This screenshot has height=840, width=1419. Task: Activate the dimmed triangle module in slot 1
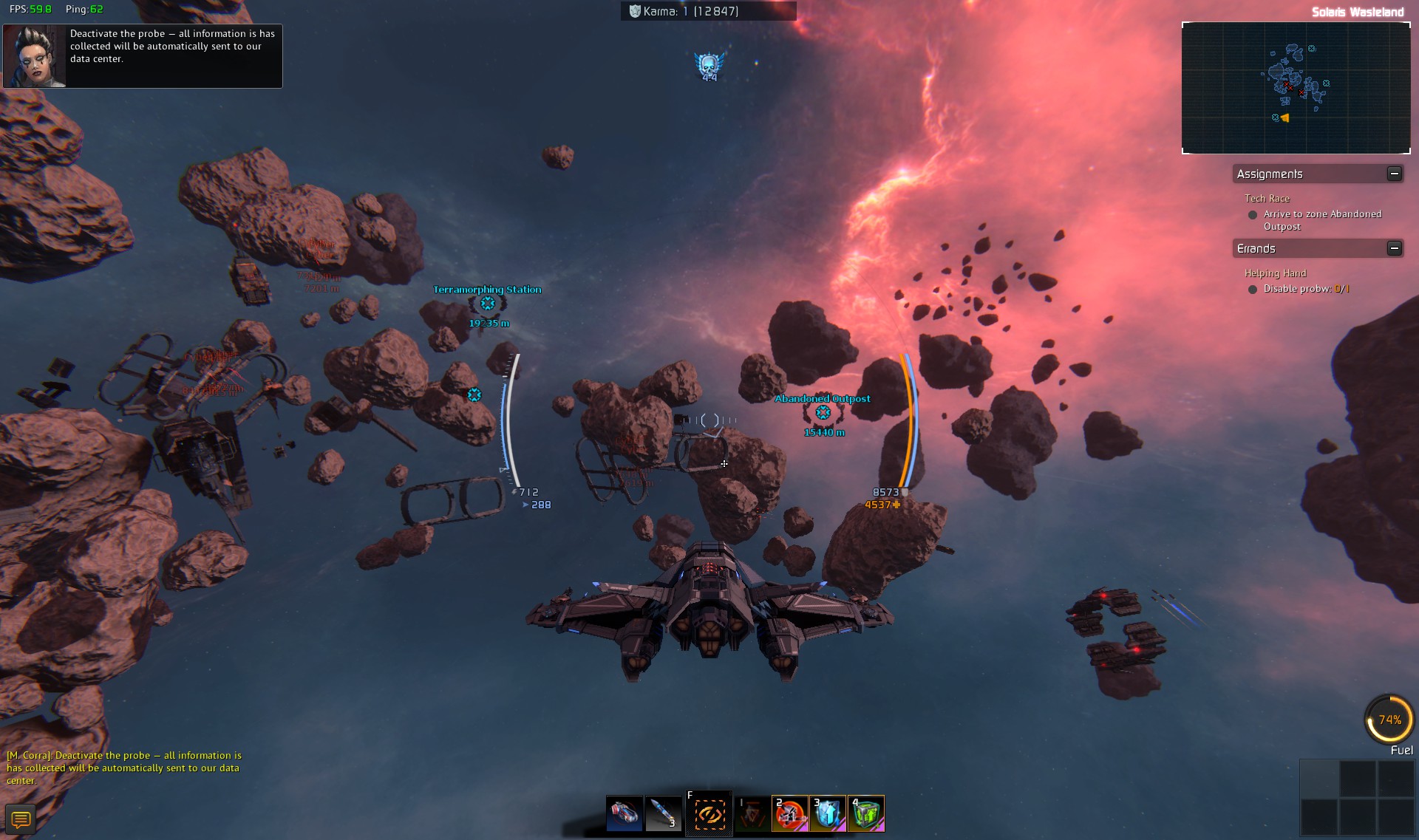(752, 814)
